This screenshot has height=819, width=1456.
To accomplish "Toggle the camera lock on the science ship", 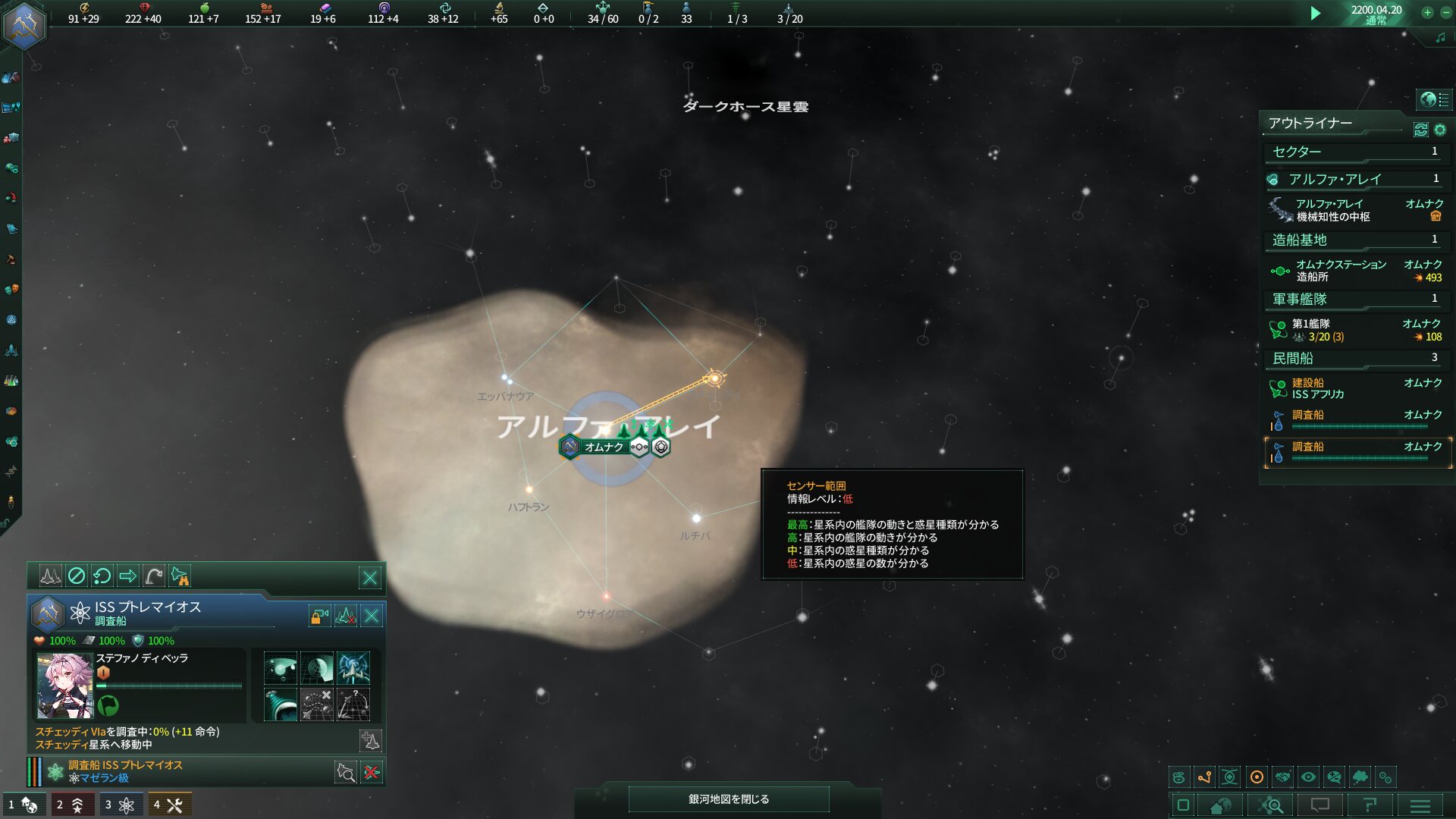I will 319,616.
